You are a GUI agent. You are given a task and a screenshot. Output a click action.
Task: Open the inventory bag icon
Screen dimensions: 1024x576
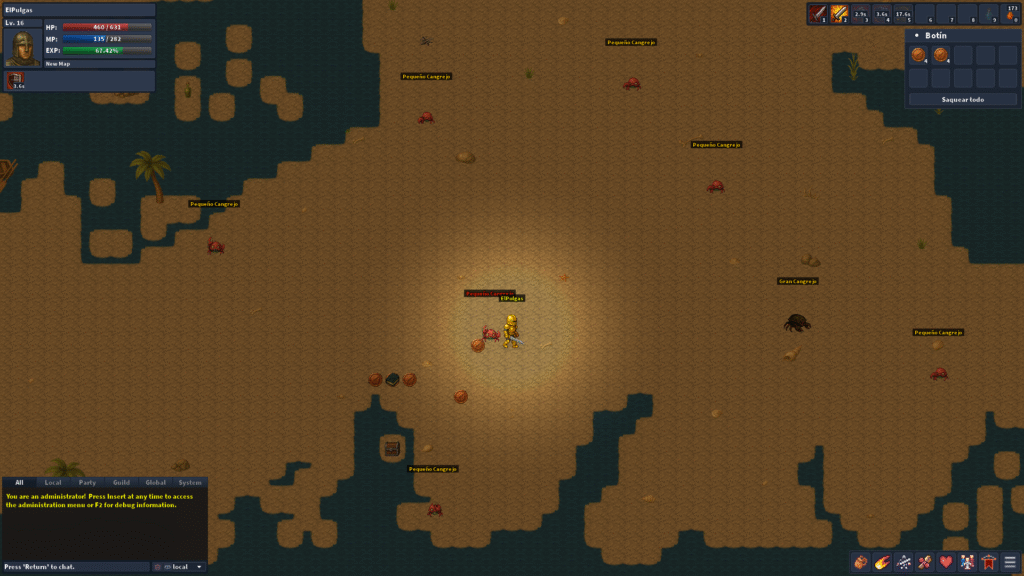click(x=860, y=562)
